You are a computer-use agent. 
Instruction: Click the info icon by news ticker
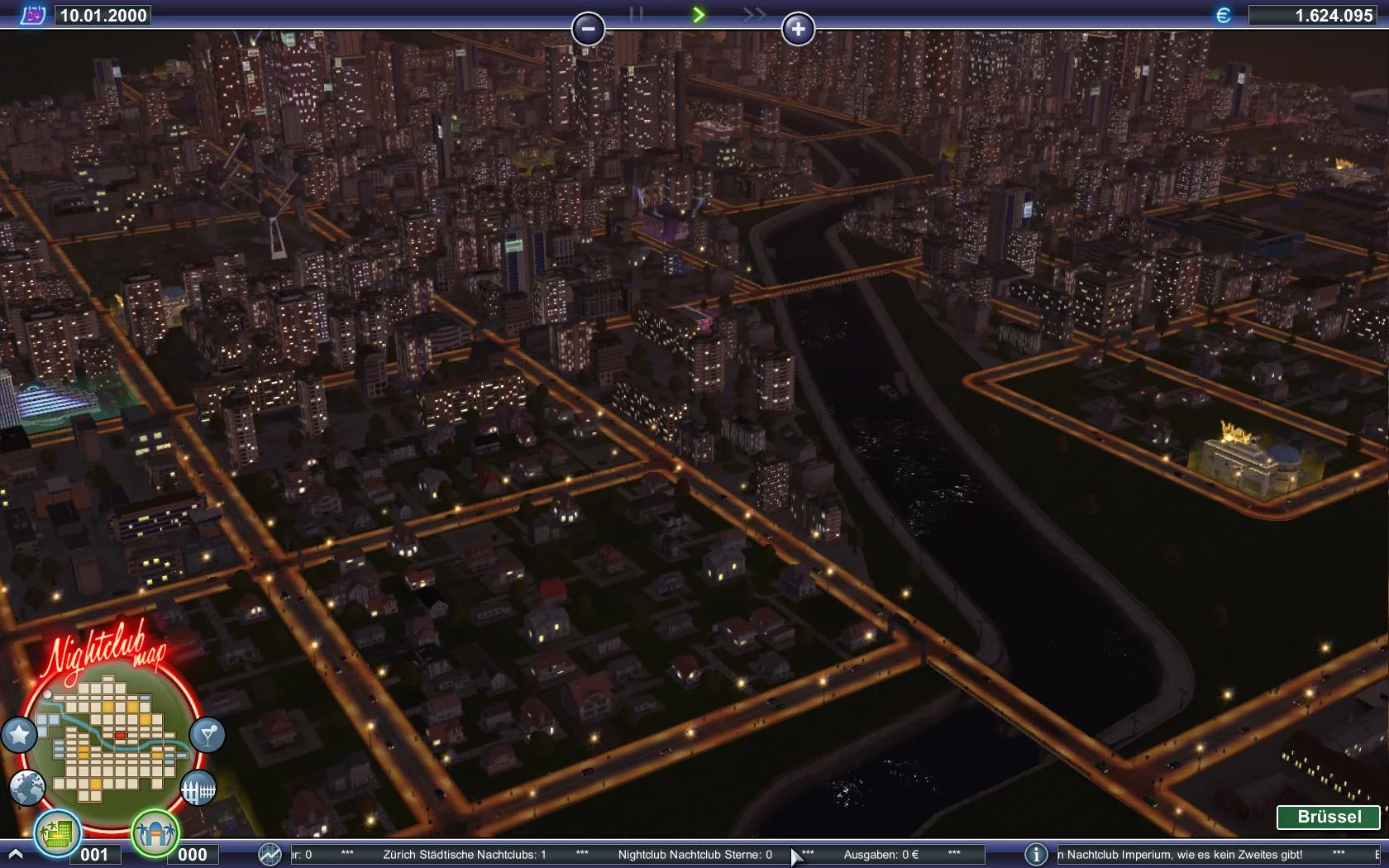pos(1036,854)
